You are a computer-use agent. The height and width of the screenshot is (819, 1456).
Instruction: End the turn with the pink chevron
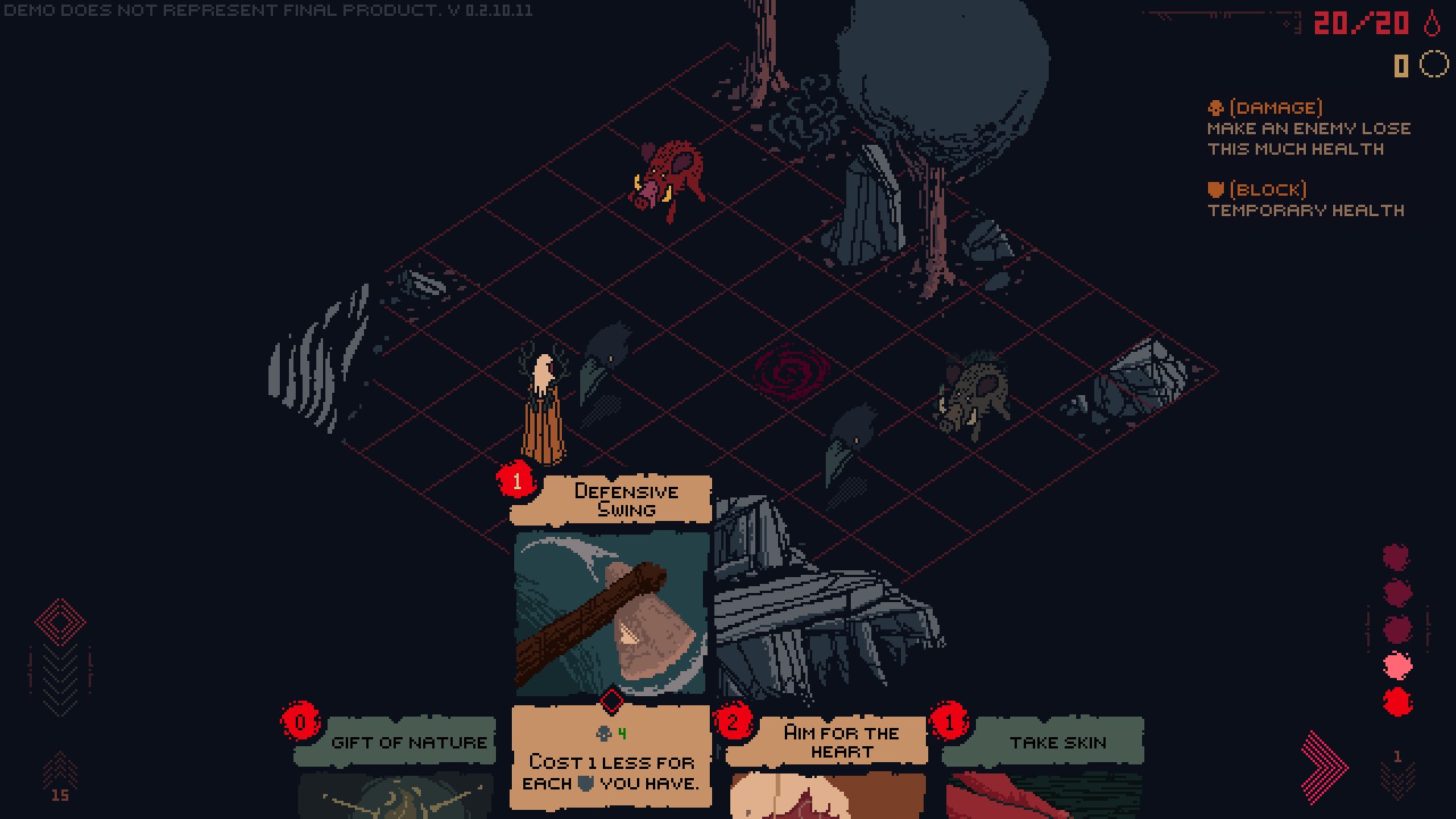1324,766
